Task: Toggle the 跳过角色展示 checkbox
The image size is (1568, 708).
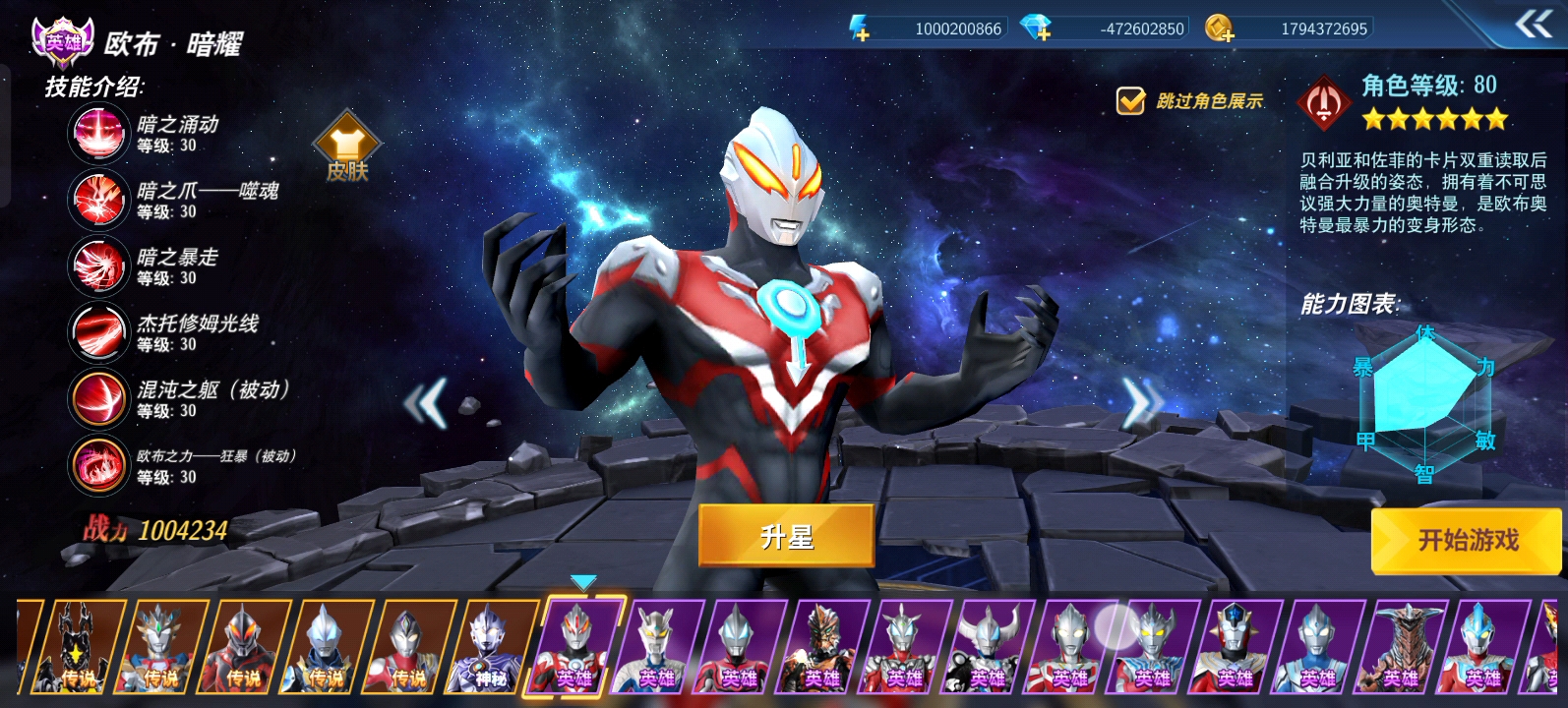Action: tap(1130, 100)
